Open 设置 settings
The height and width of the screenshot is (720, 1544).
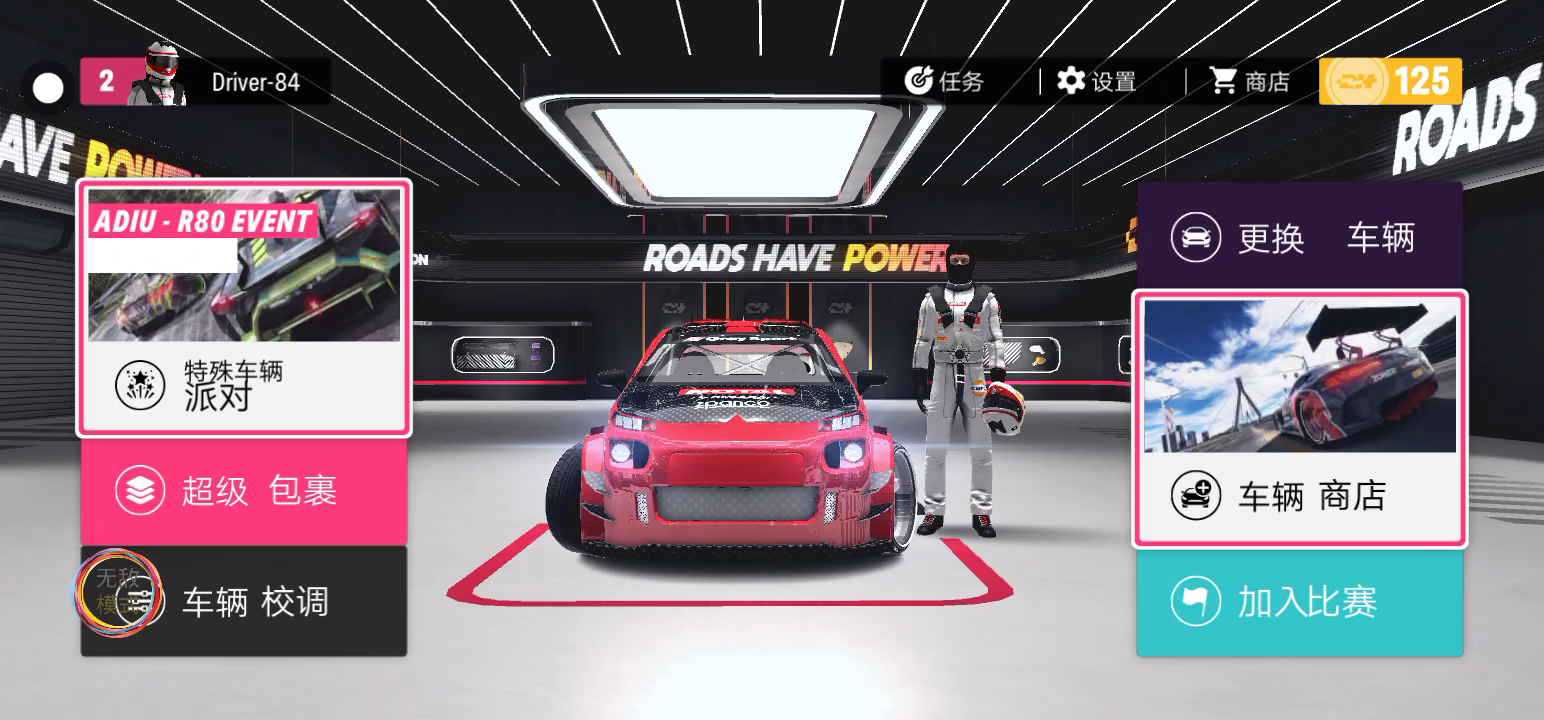[1097, 81]
